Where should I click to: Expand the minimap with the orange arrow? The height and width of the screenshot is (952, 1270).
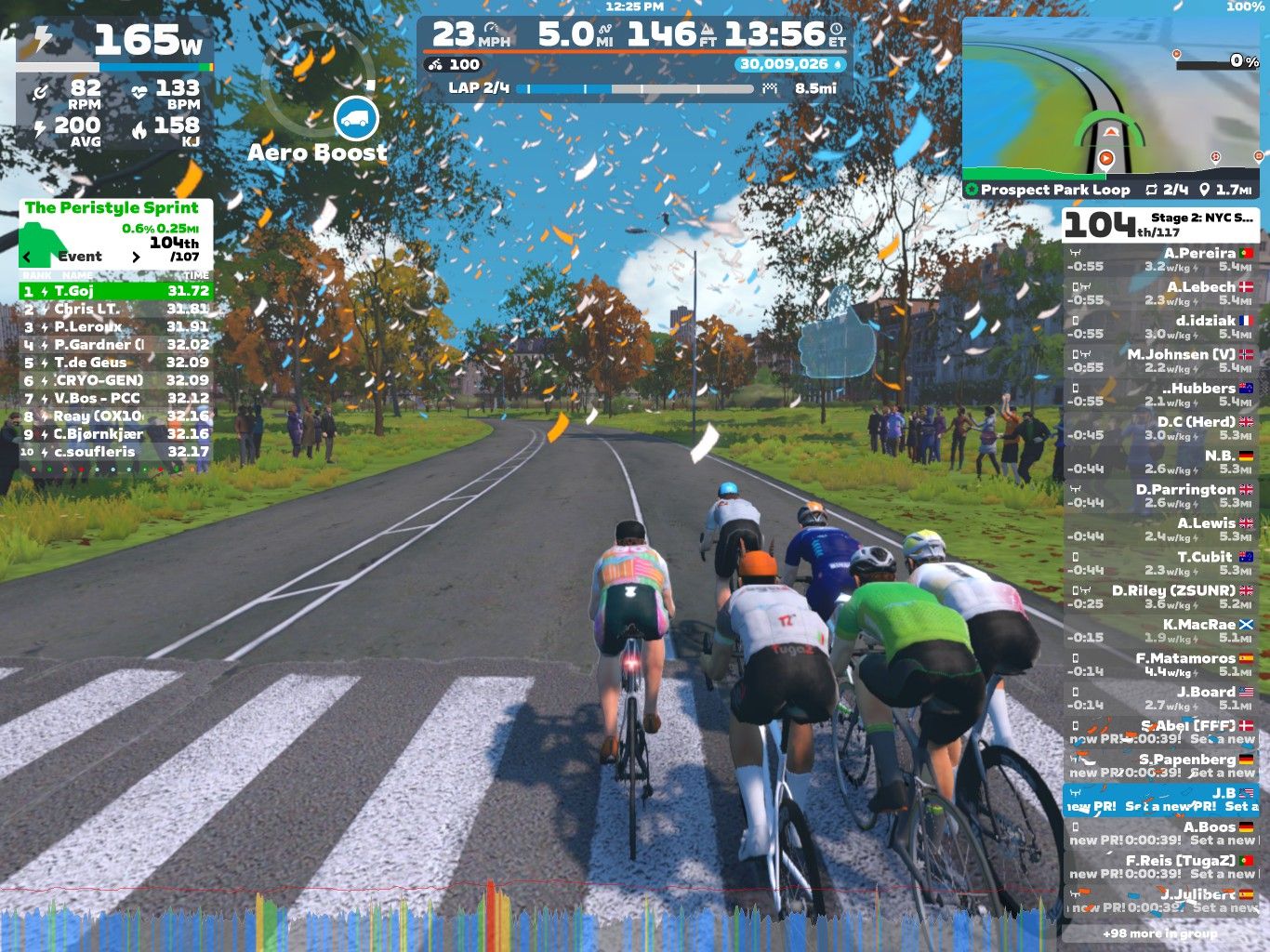coord(1111,132)
